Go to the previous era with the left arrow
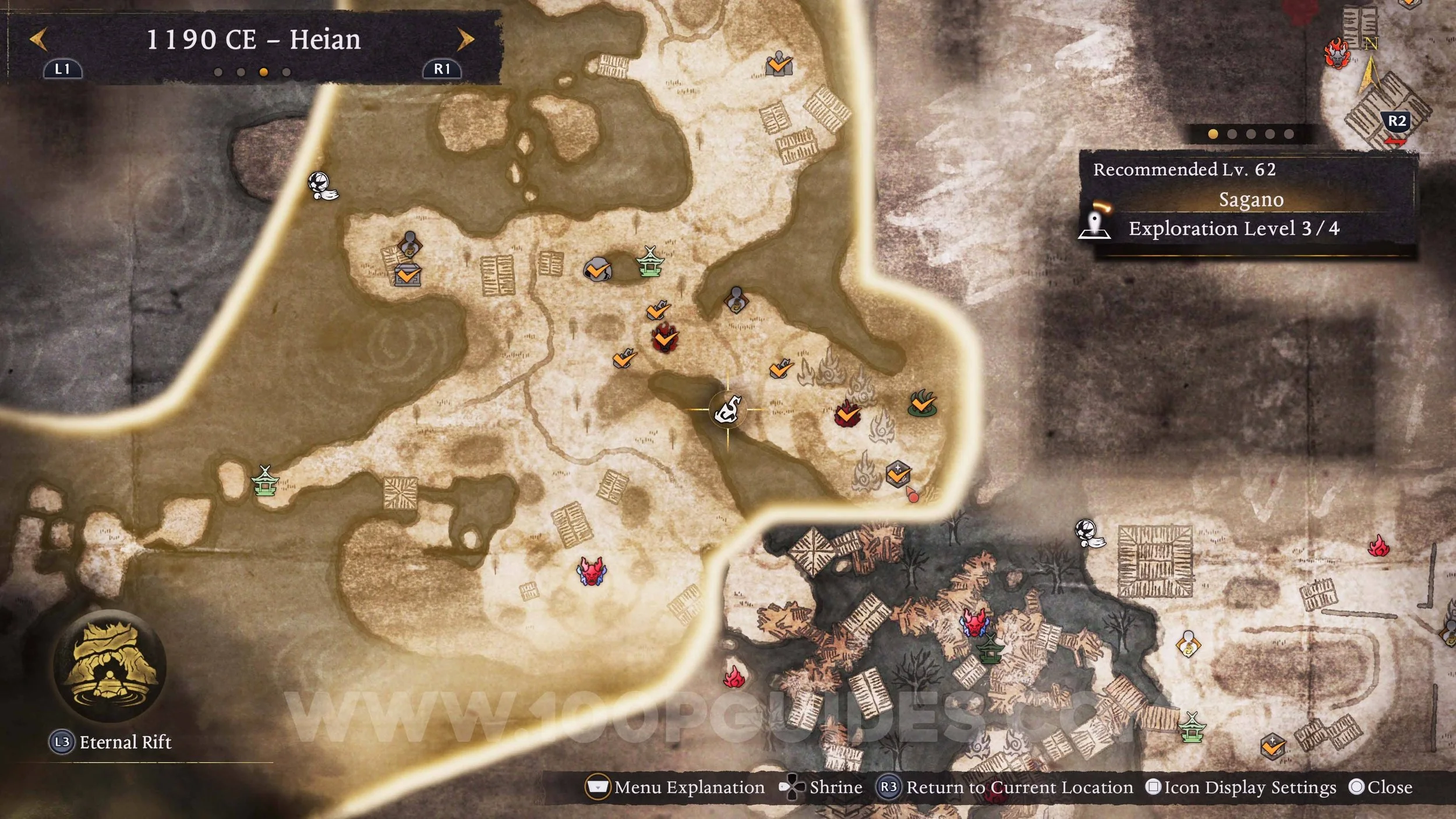The height and width of the screenshot is (819, 1456). (x=38, y=40)
